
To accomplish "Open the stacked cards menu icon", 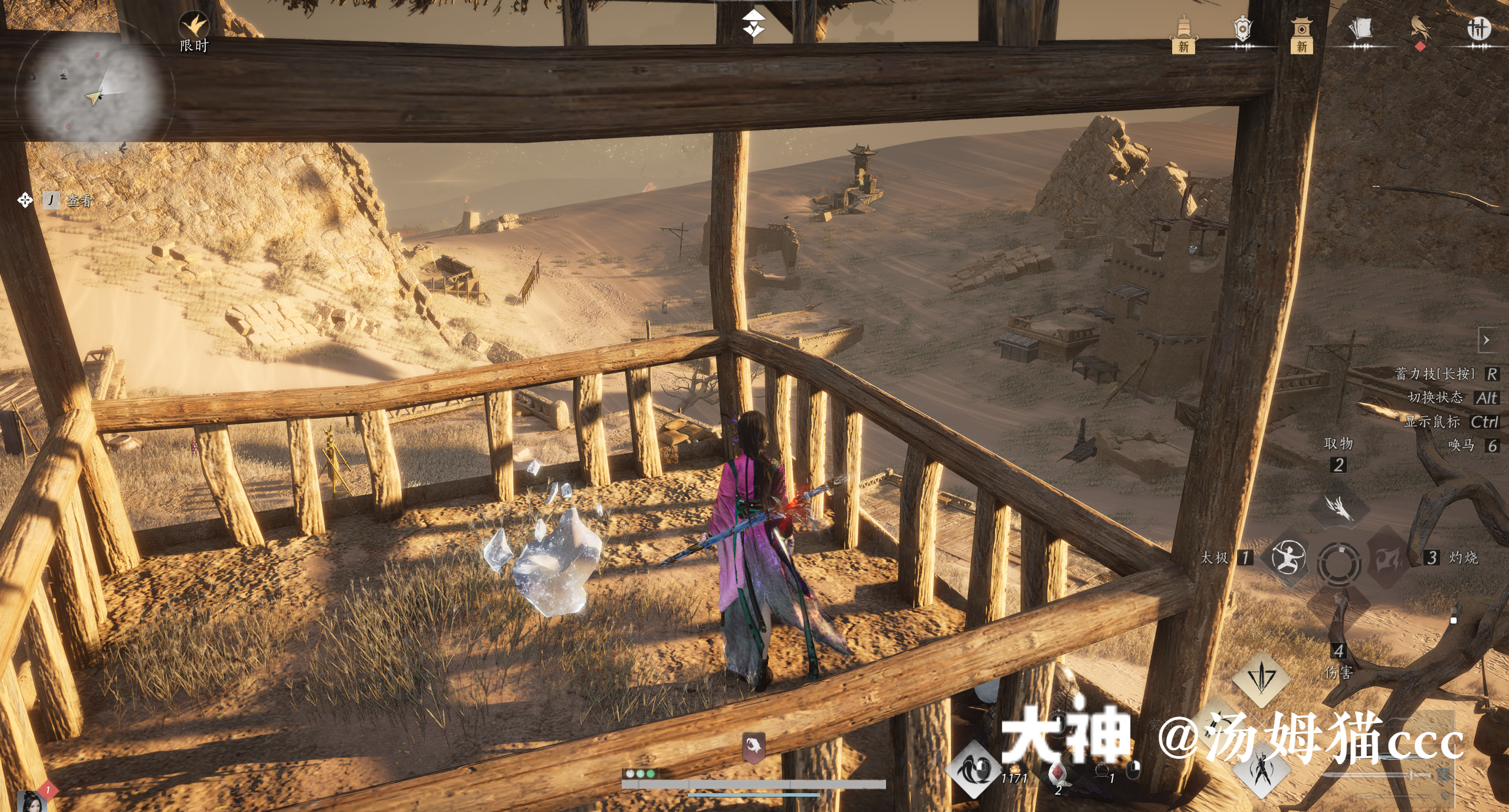I will click(1360, 28).
